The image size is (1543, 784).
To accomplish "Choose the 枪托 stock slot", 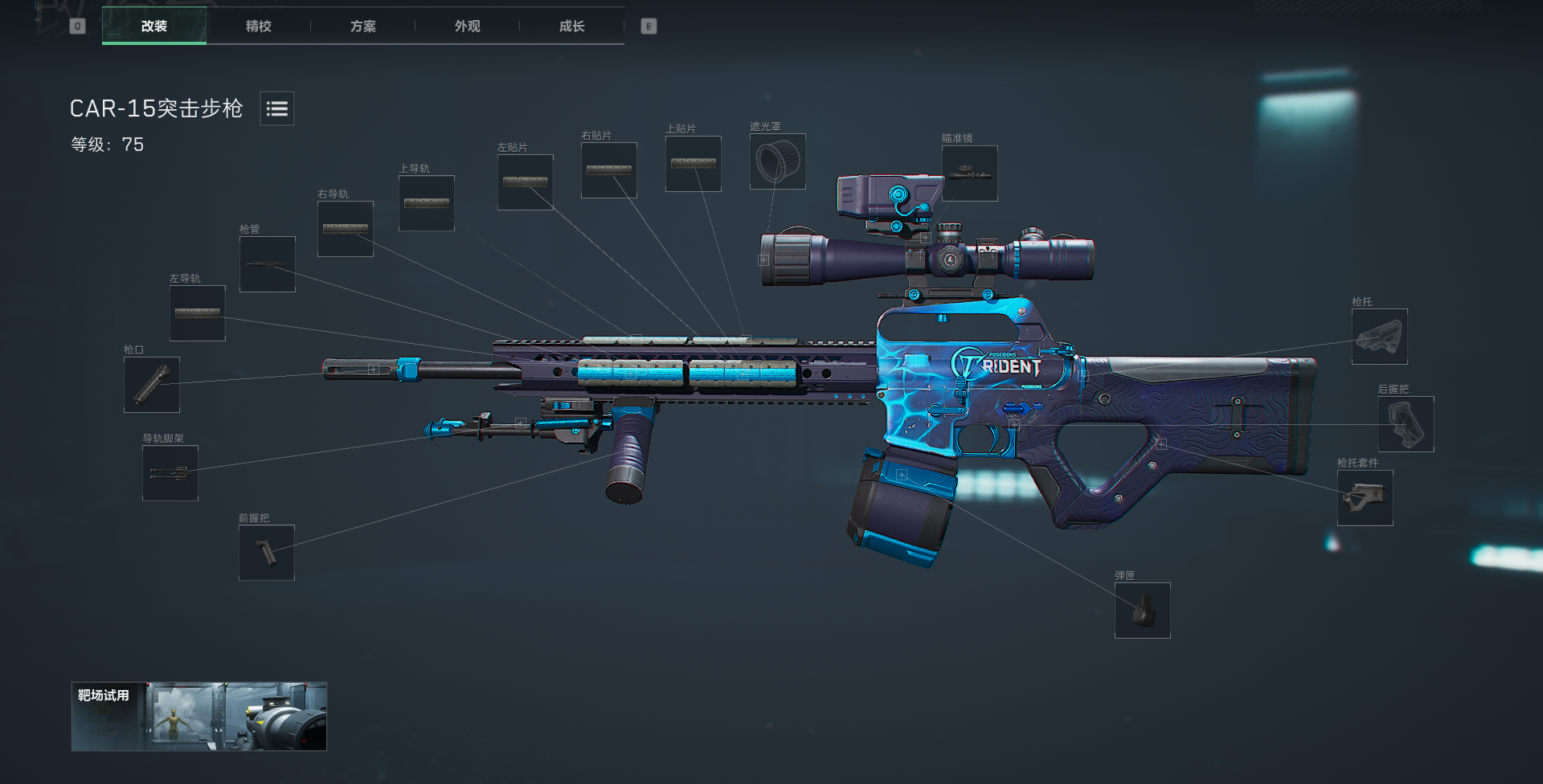I will (x=1380, y=337).
